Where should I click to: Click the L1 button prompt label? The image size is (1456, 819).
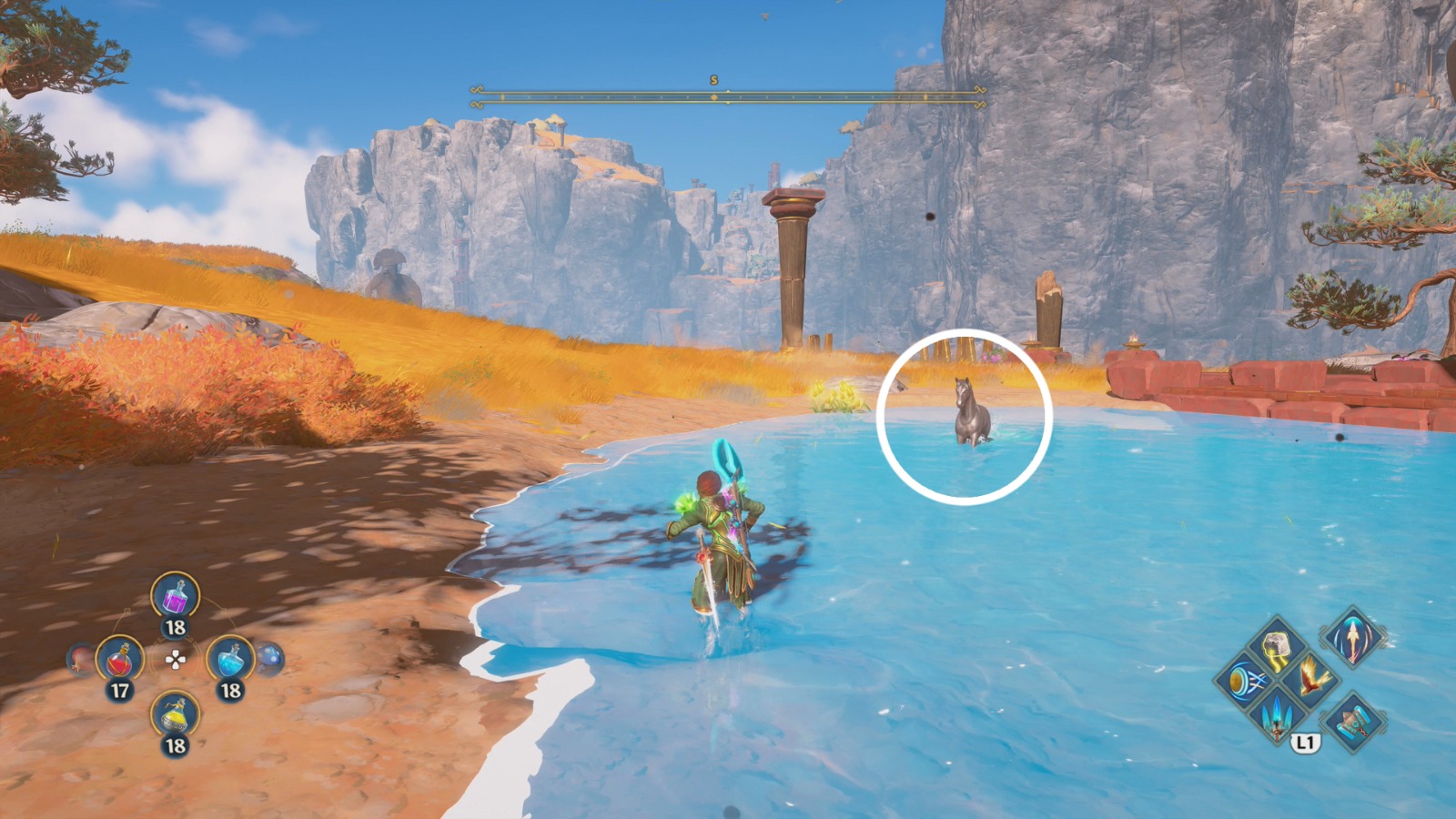tap(1308, 741)
